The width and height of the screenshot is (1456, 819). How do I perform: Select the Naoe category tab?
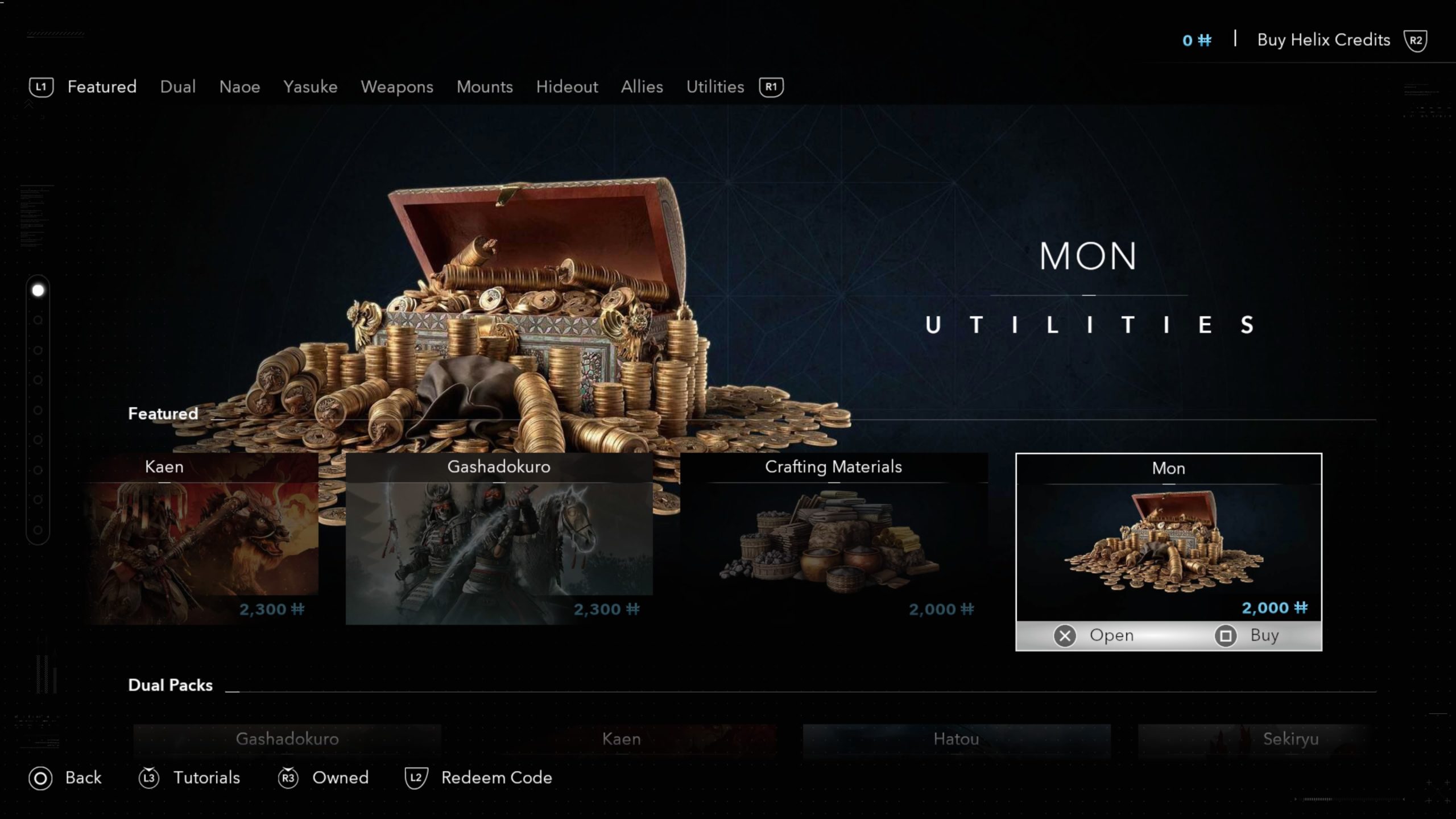(x=239, y=87)
